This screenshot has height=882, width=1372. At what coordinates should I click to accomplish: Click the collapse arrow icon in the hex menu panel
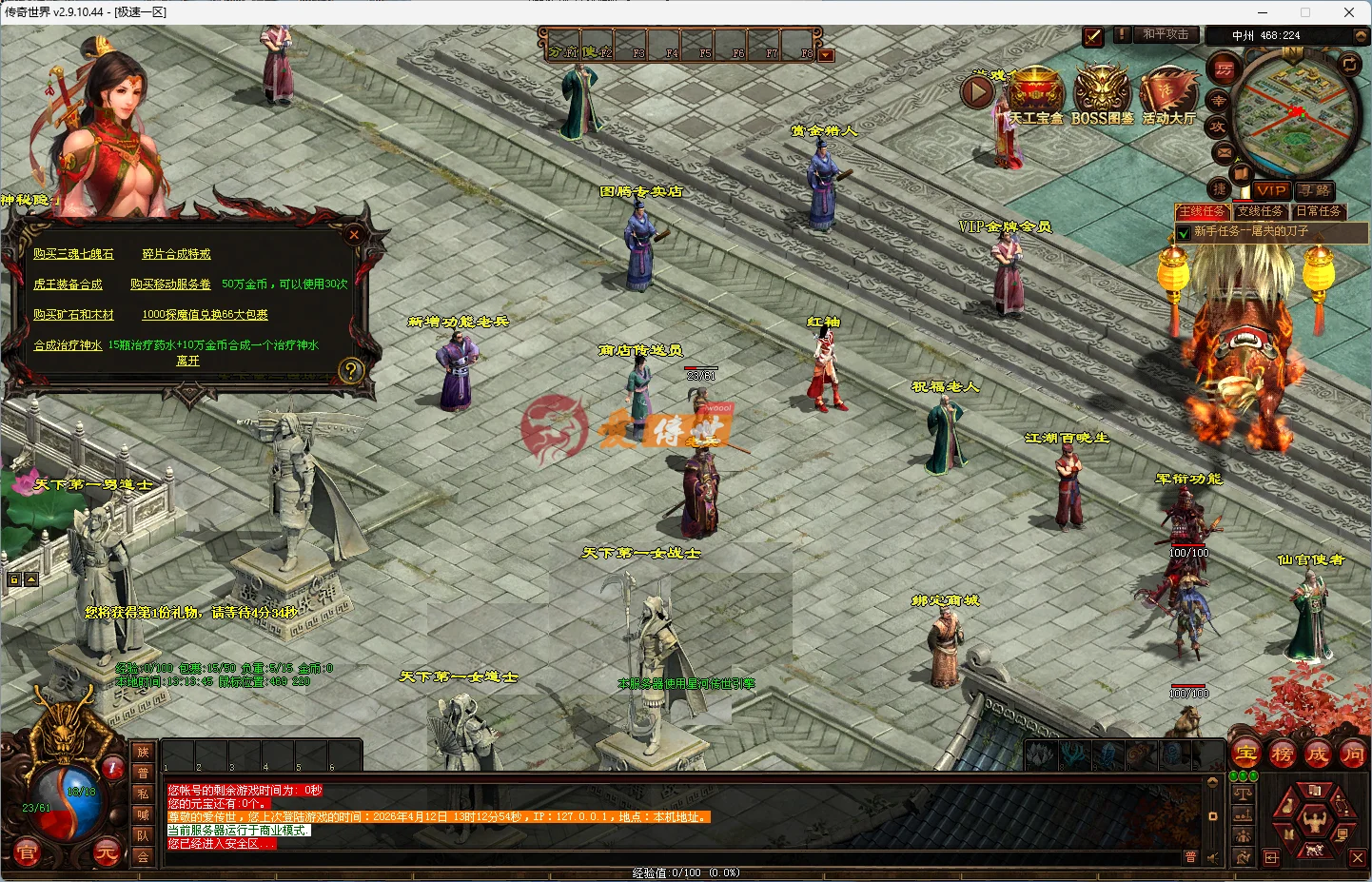(1271, 856)
